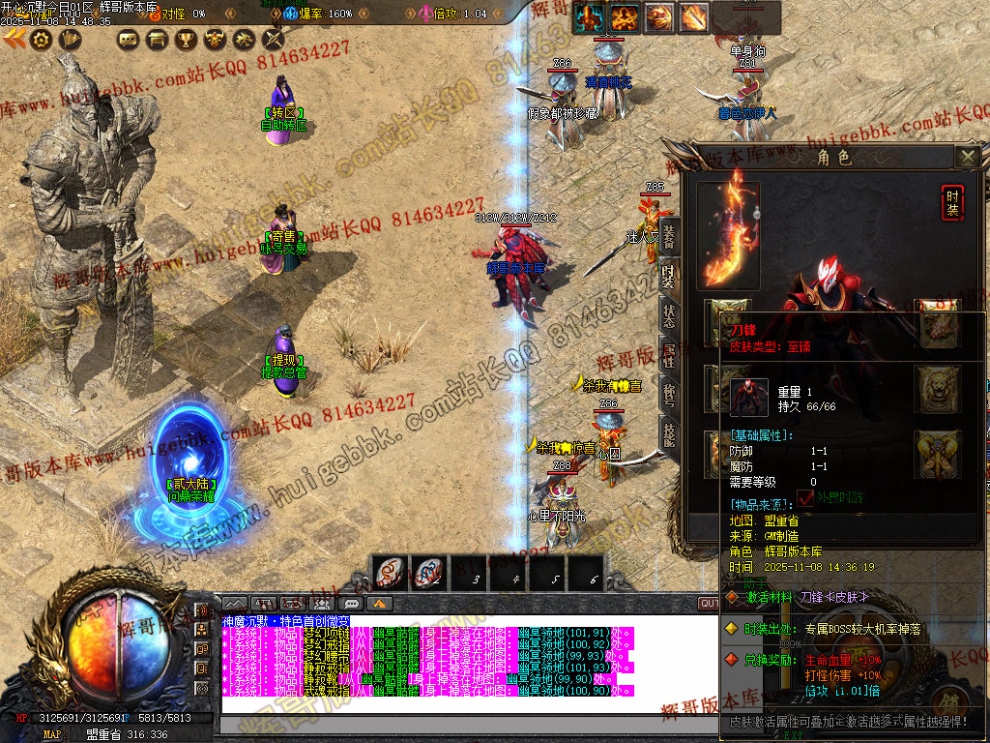Viewport: 990px width, 743px height.
Task: Open the gear settings icon
Action: [41, 39]
